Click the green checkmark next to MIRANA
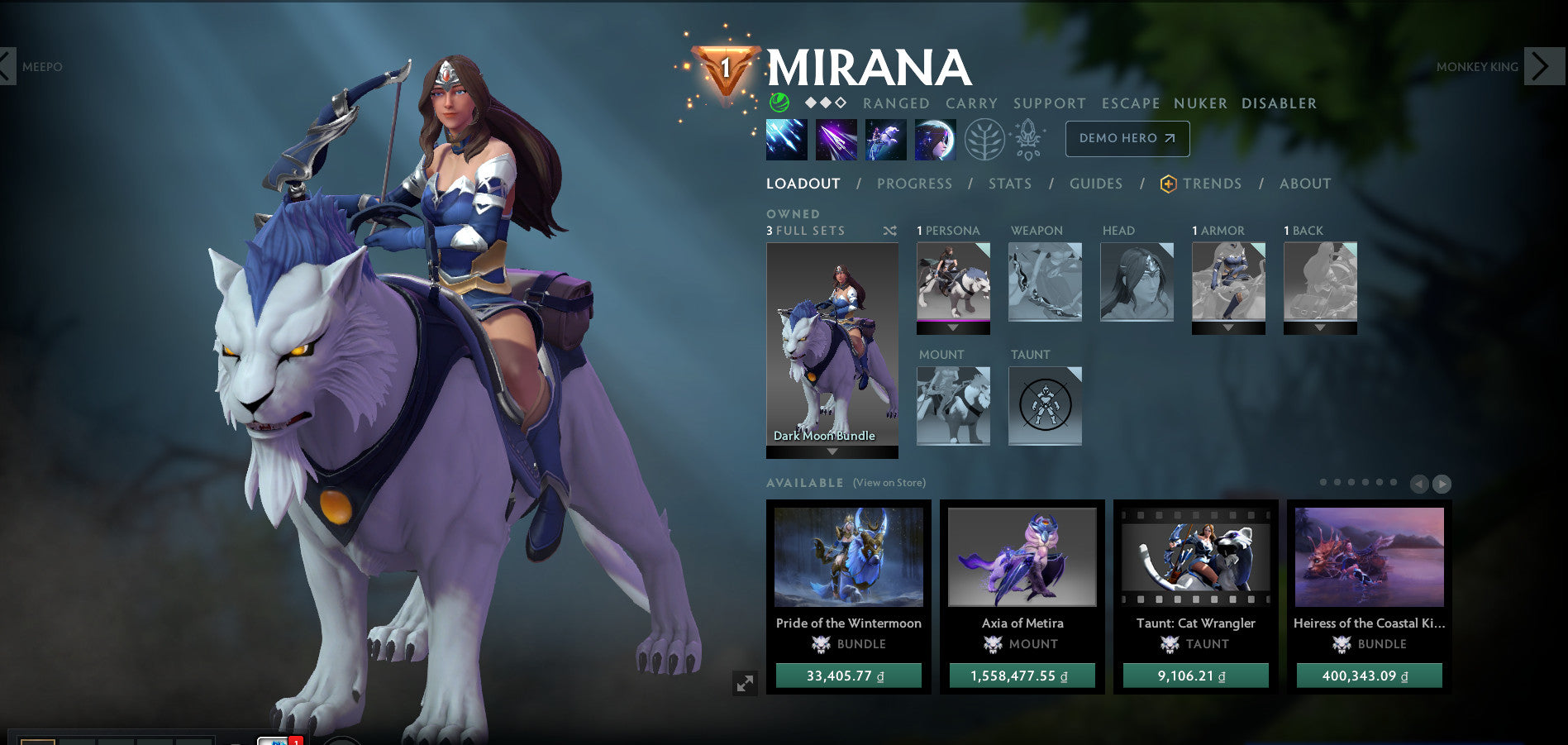This screenshot has height=745, width=1568. pyautogui.click(x=778, y=103)
